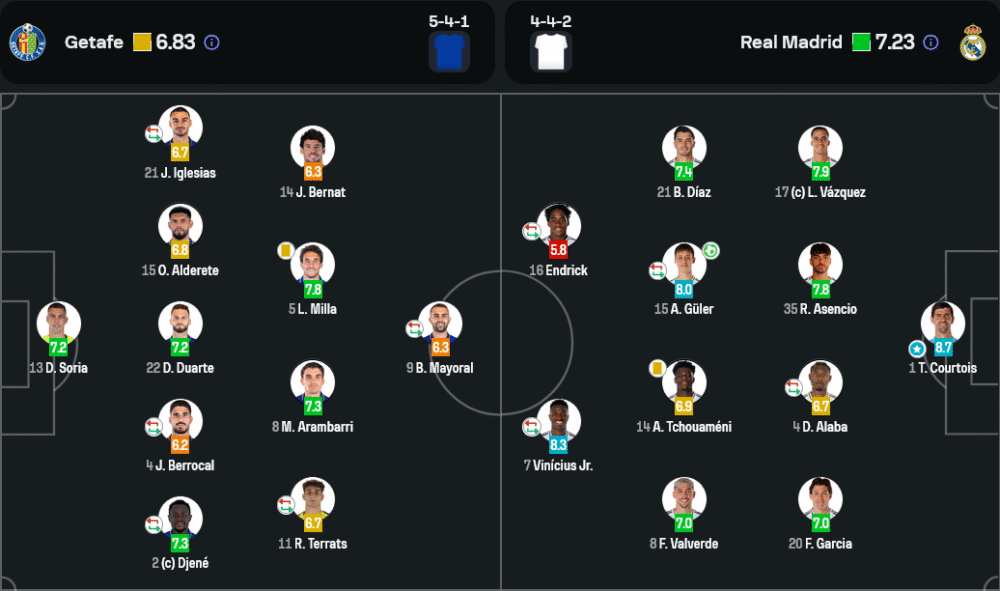Viewport: 1000px width, 591px height.
Task: Open A. Güler player avatar
Action: point(684,265)
